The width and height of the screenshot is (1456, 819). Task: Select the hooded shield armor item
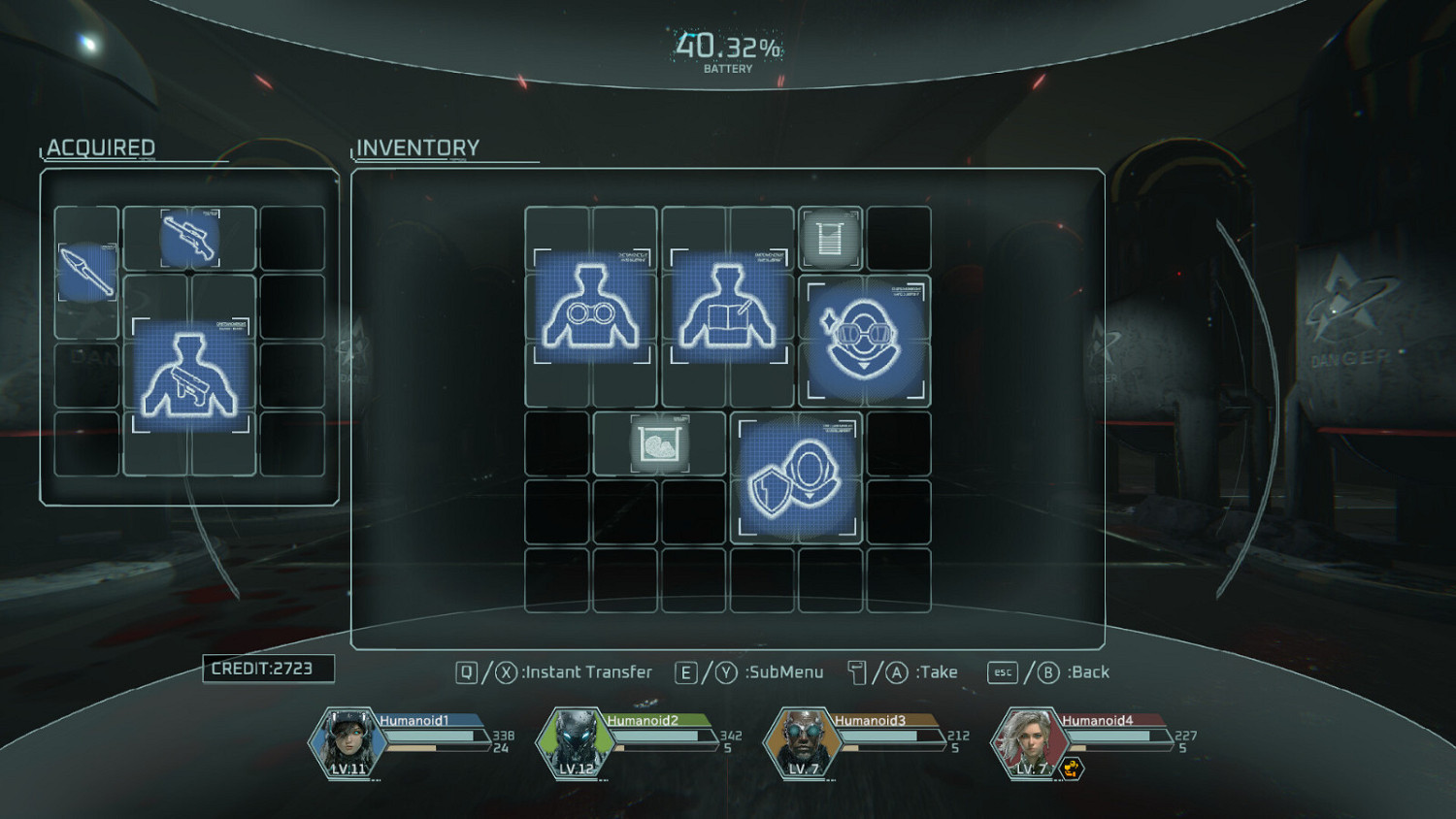(x=796, y=475)
